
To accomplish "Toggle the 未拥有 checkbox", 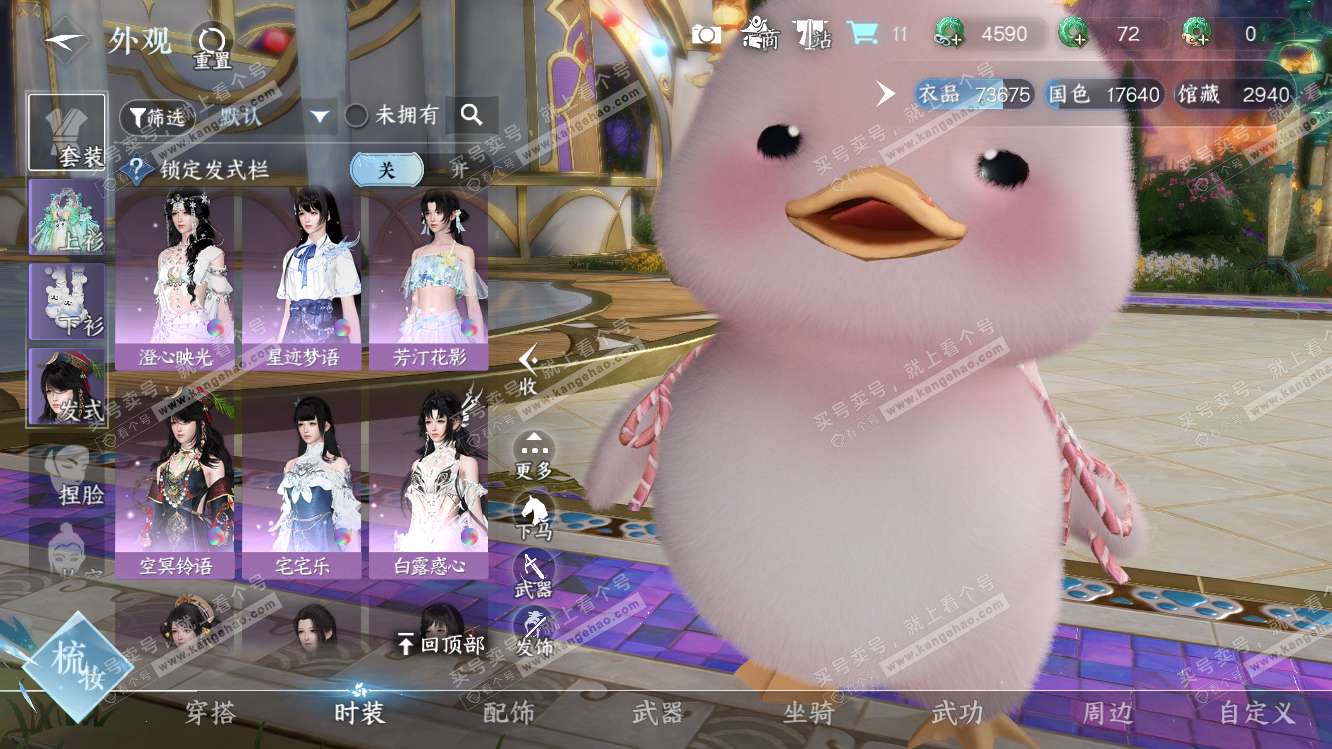I will point(356,116).
